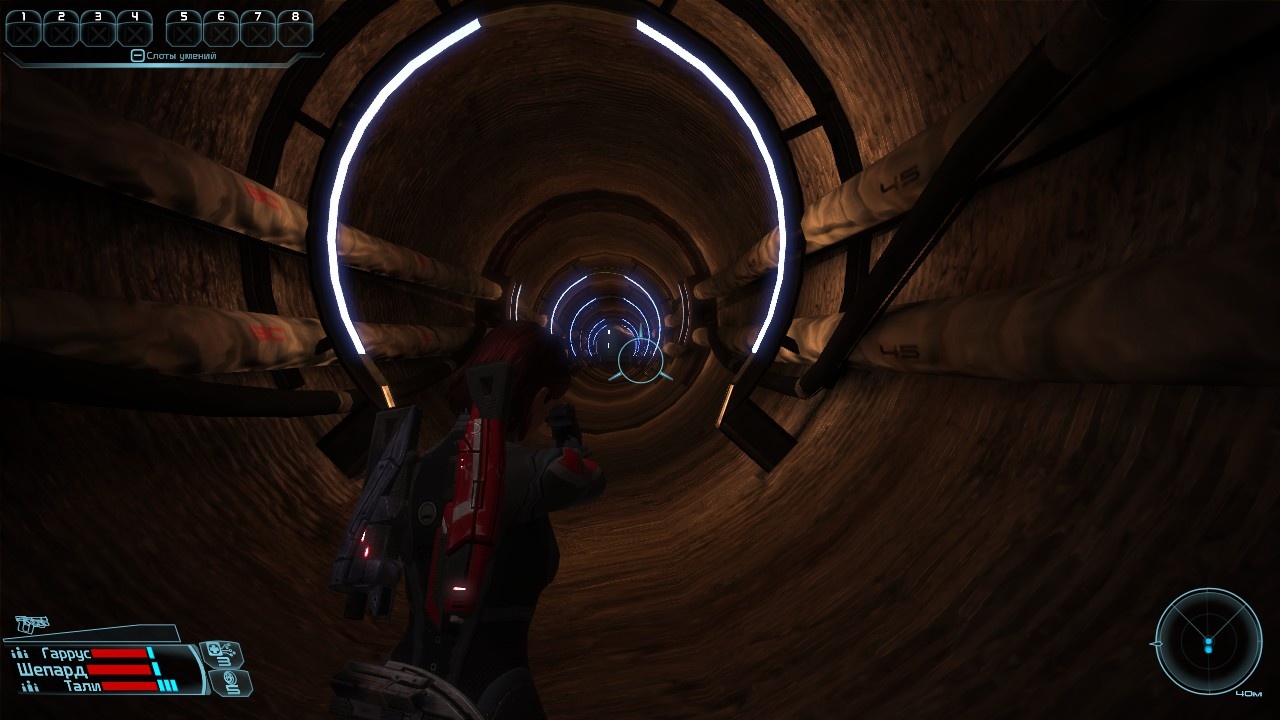Select Шепард in the squad panel
Viewport: 1280px width, 720px height.
click(x=52, y=669)
